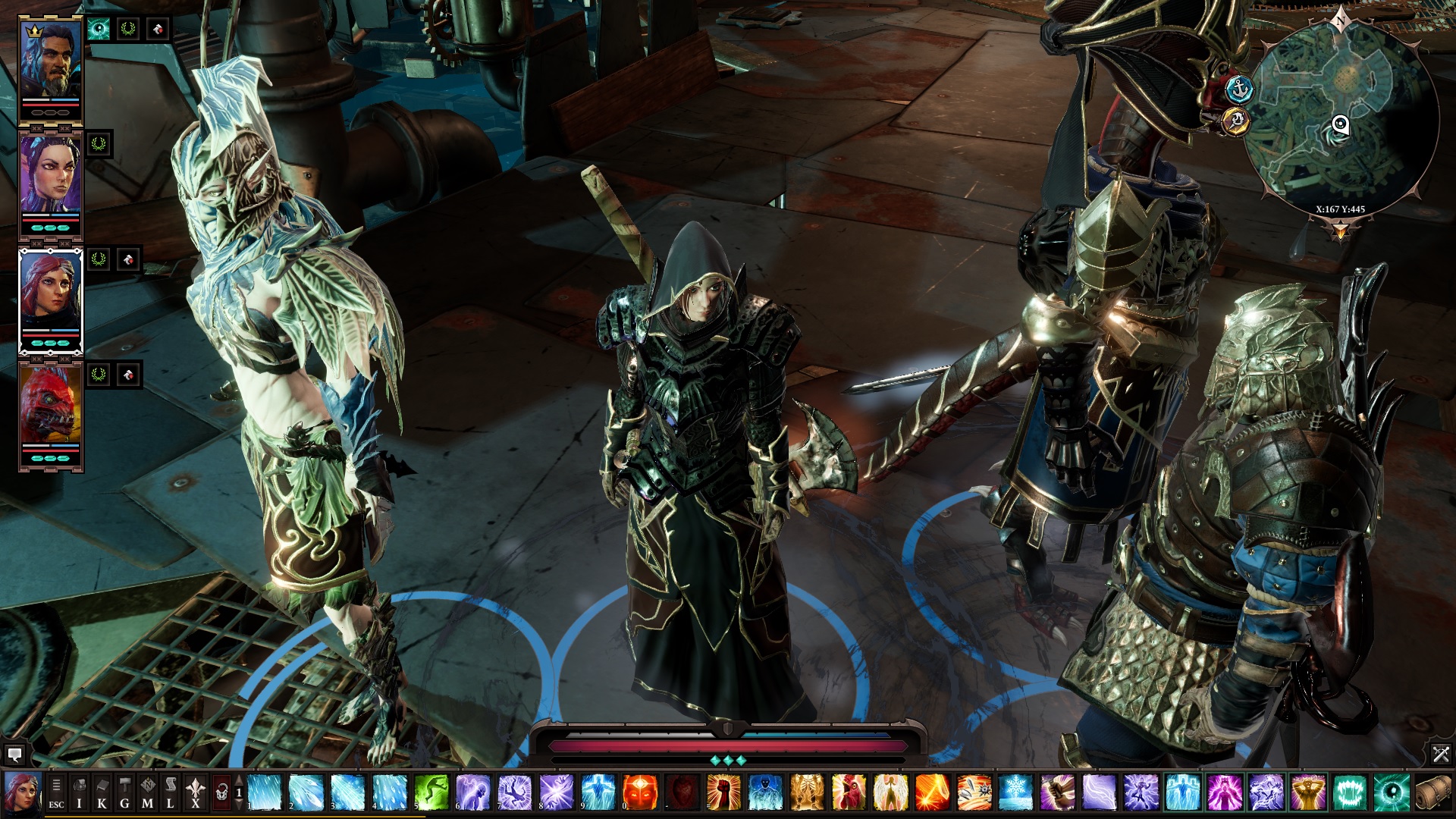Use the chicken transformation skill

[849, 792]
